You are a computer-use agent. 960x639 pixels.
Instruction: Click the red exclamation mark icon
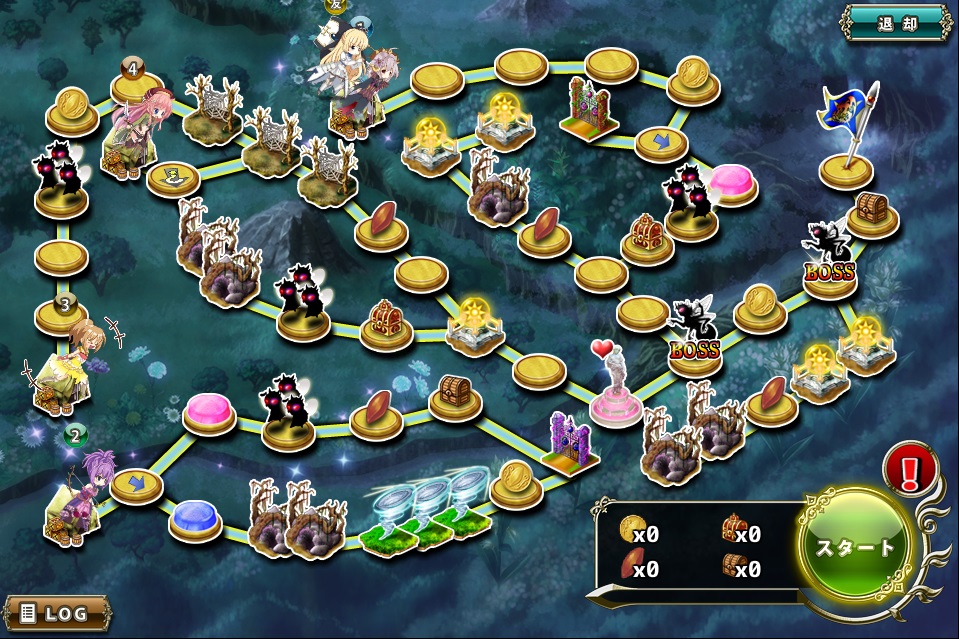pyautogui.click(x=910, y=468)
